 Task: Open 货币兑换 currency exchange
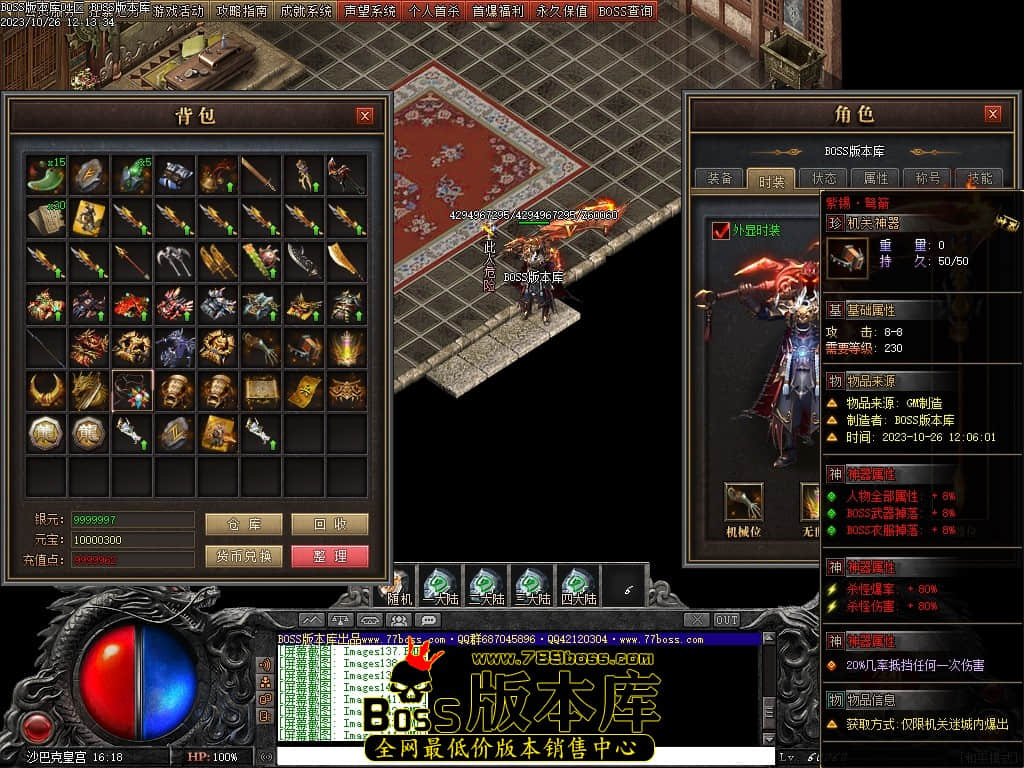tap(244, 556)
